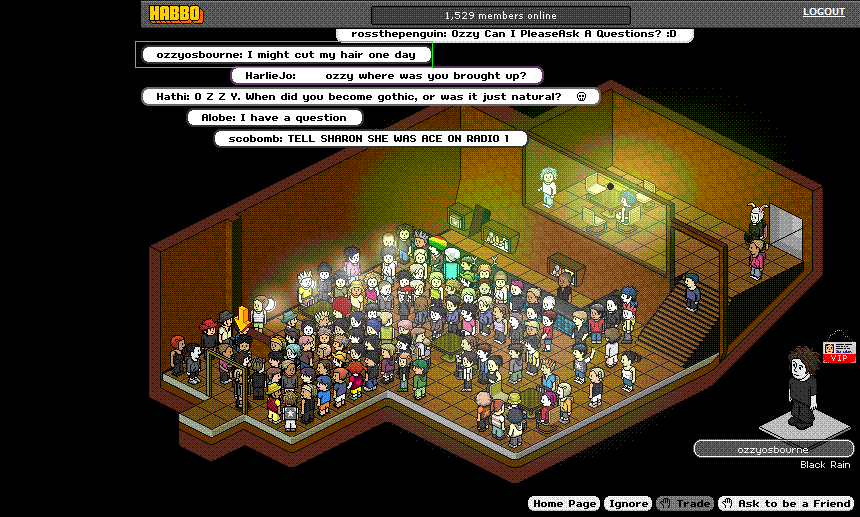Ask ozzyosbourne to be a Friend

click(x=784, y=504)
